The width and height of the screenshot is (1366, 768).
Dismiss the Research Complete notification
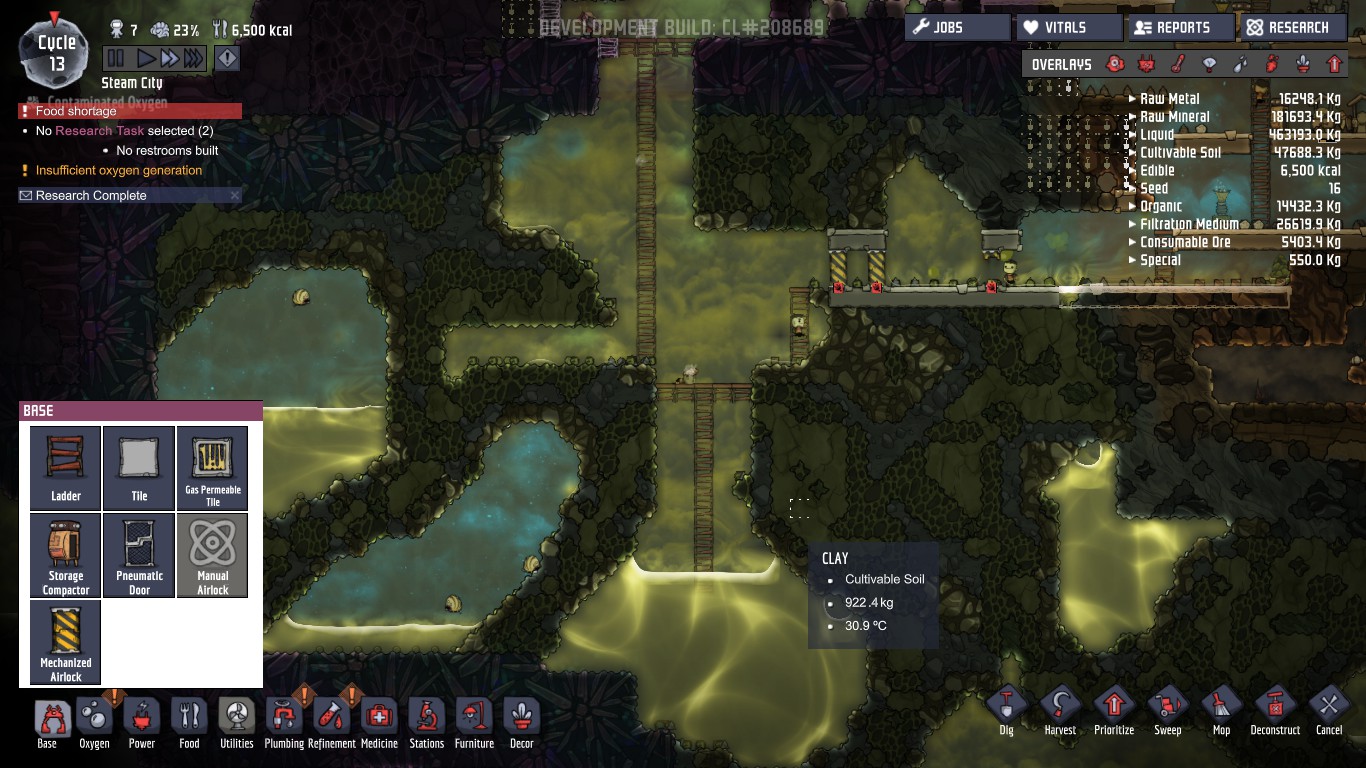(x=235, y=196)
